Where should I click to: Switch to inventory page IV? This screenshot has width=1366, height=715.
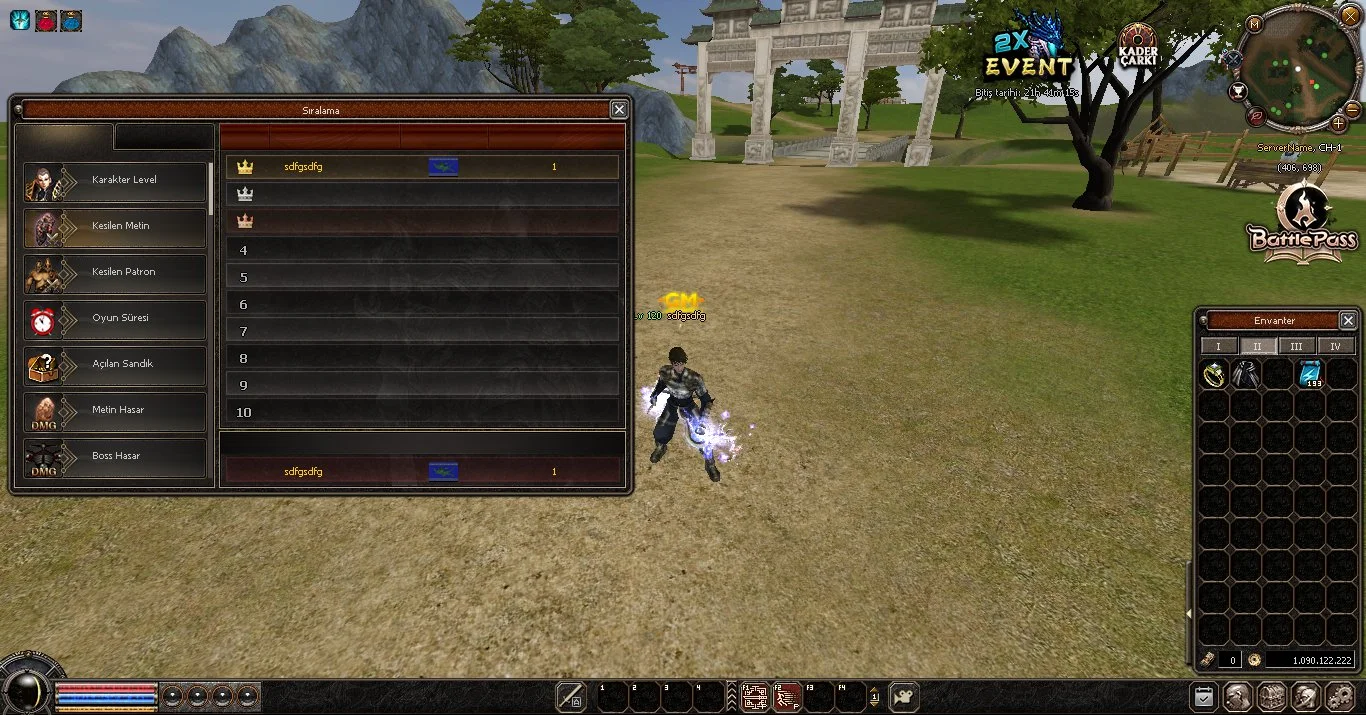pyautogui.click(x=1335, y=347)
